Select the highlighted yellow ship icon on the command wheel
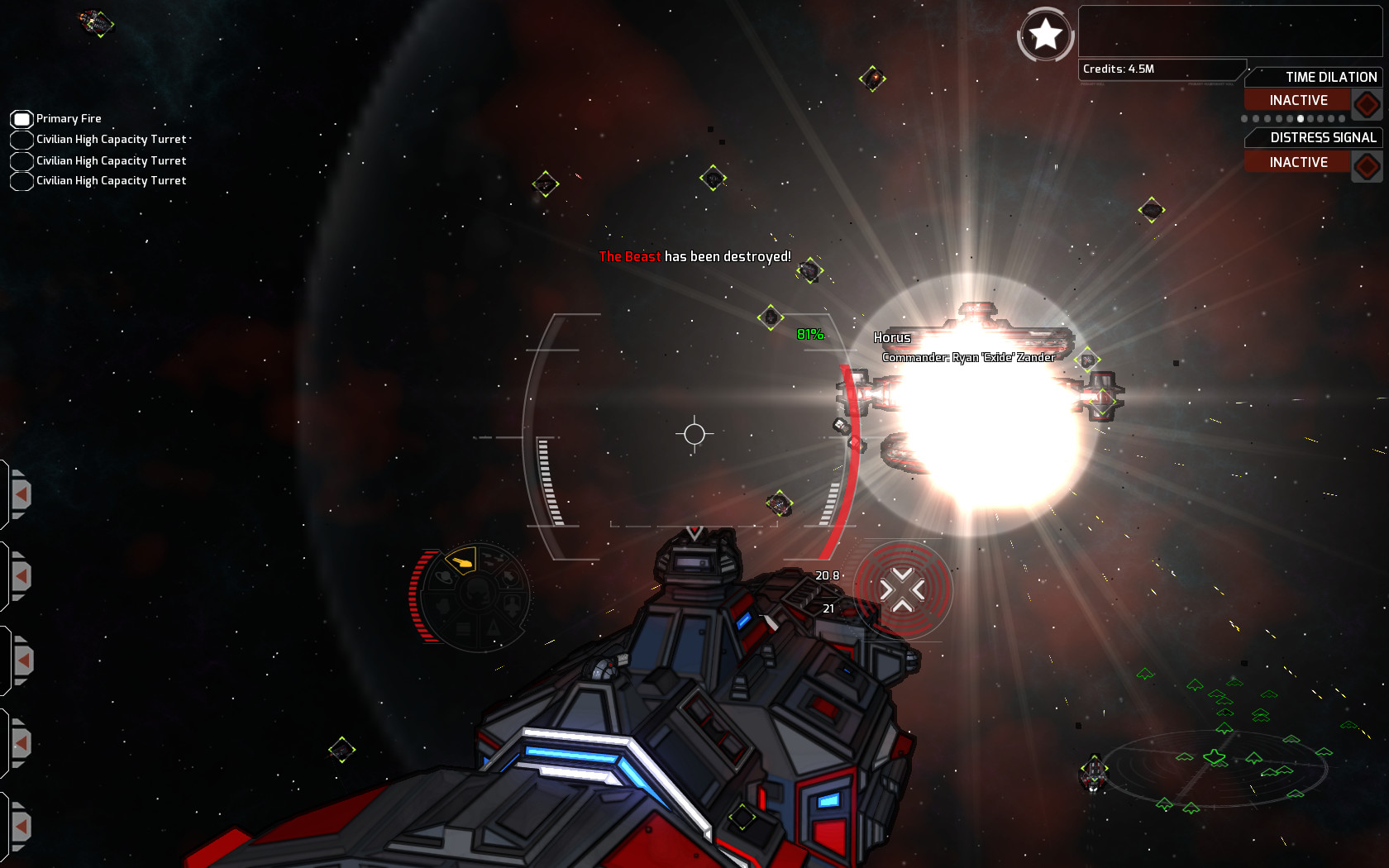This screenshot has height=868, width=1389. 462,562
